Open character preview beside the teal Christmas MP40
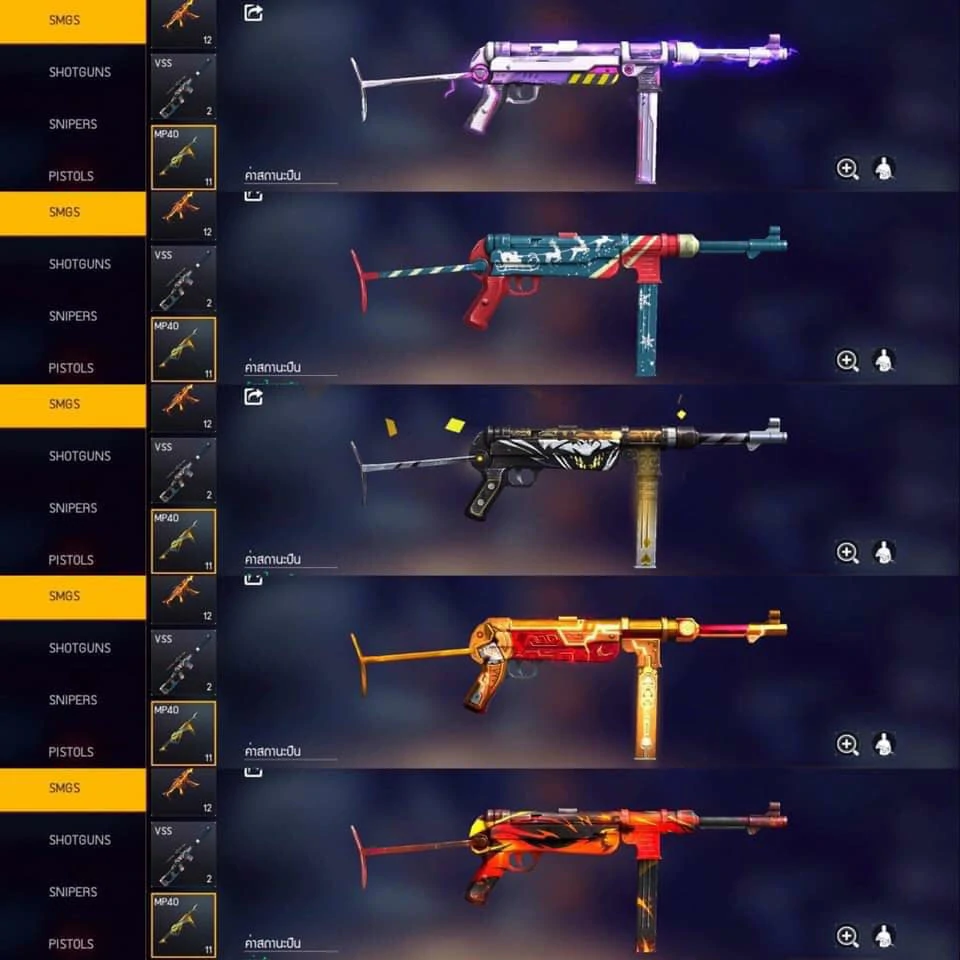The height and width of the screenshot is (960, 960). coord(883,361)
